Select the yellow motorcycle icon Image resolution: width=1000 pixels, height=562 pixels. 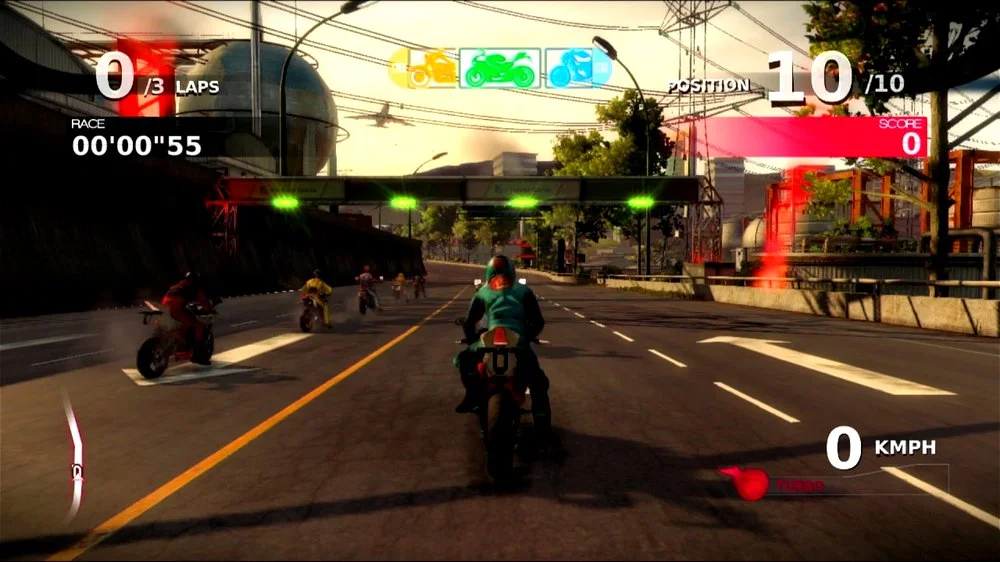(x=422, y=68)
